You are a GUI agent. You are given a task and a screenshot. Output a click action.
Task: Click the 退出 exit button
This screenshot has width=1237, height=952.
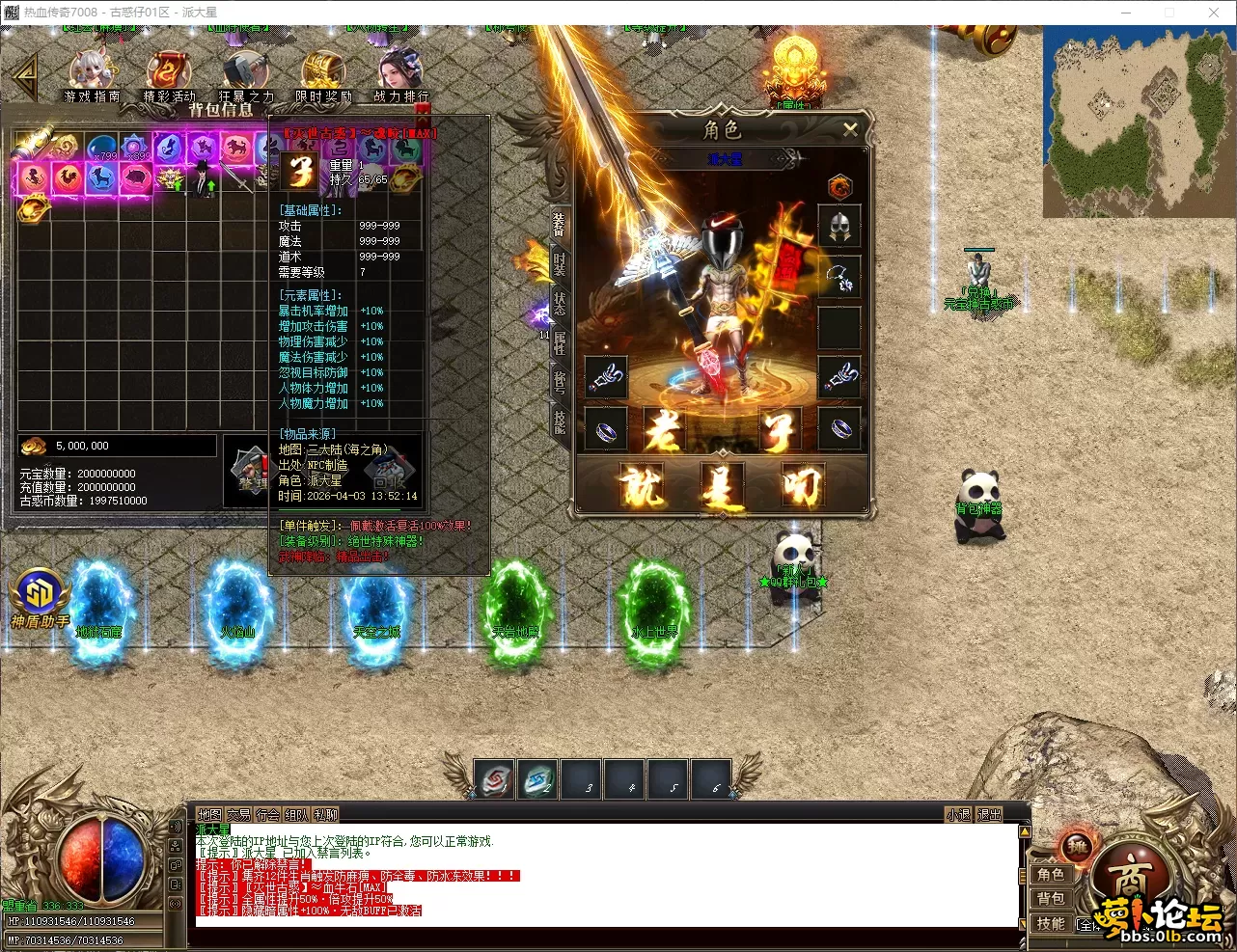point(989,815)
